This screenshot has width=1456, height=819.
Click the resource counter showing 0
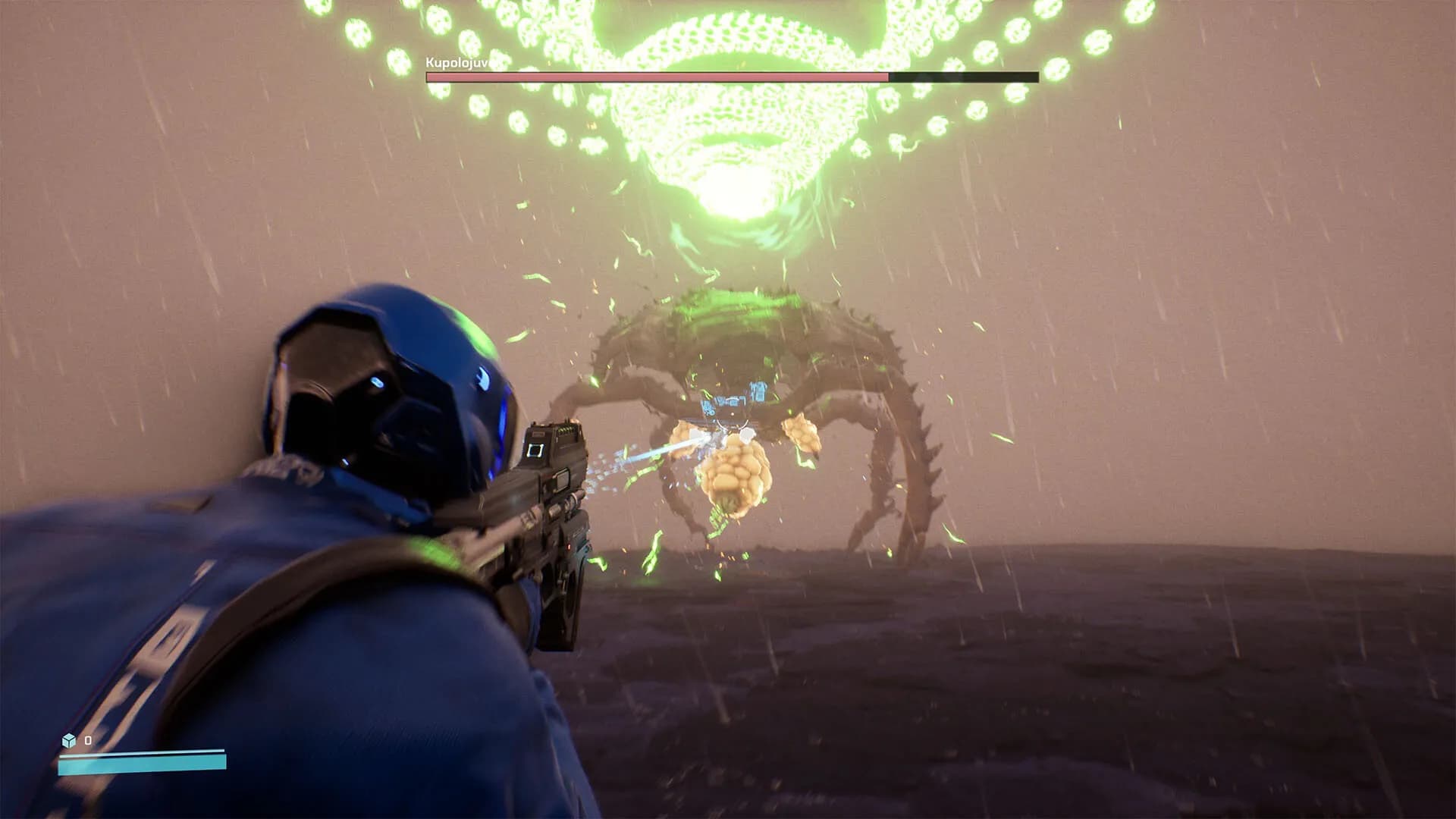tap(87, 740)
